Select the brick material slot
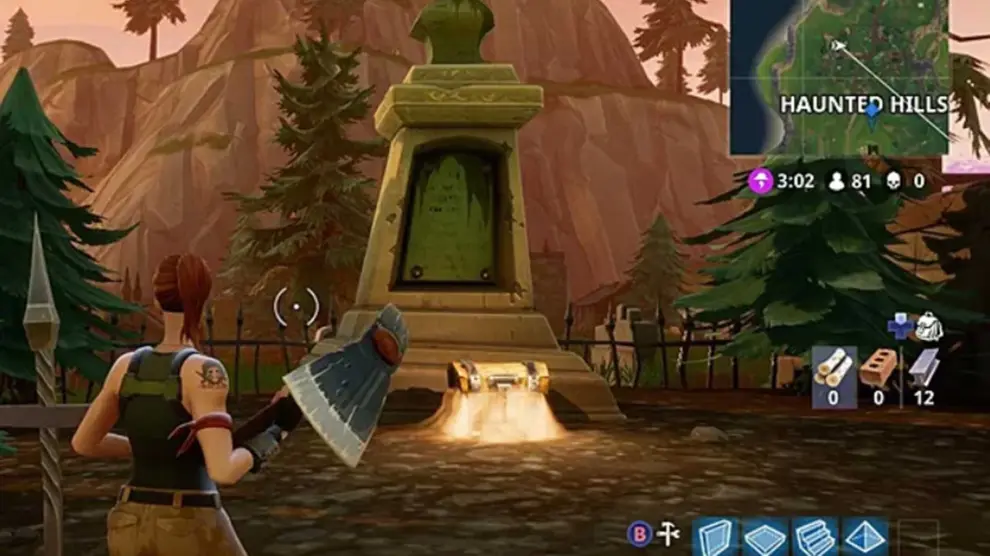Viewport: 990px width, 556px height. pyautogui.click(x=877, y=370)
